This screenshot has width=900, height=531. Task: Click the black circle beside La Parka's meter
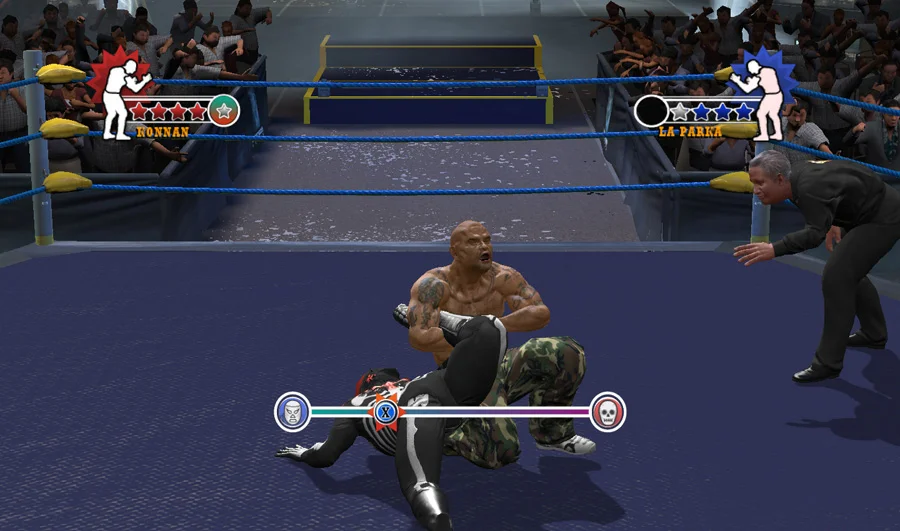[651, 110]
